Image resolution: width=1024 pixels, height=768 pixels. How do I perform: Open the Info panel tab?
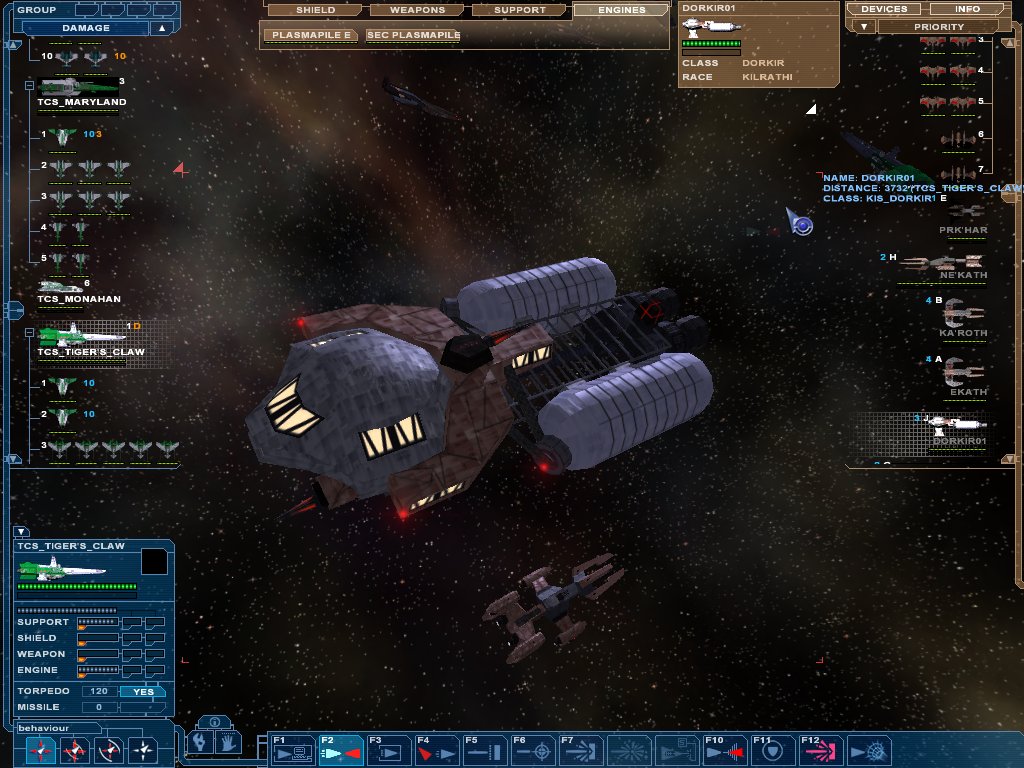(967, 9)
